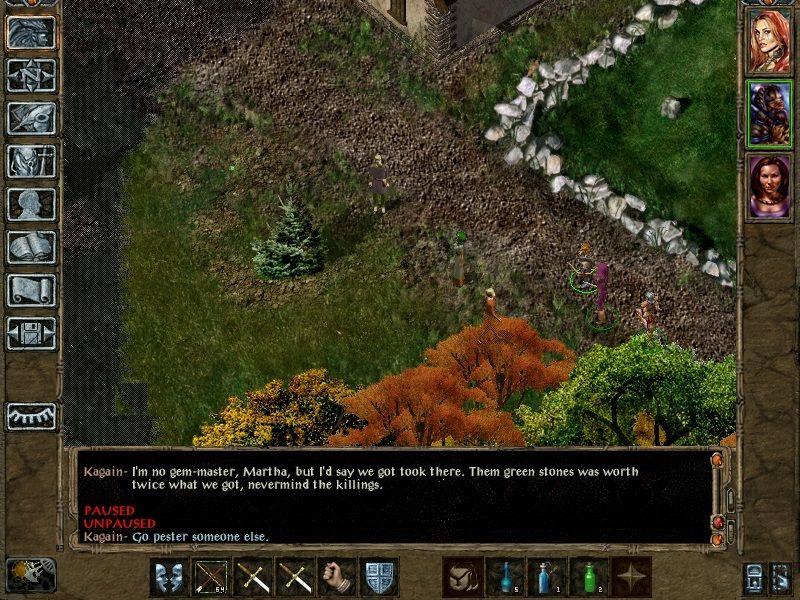Toggle pause with the clock icon

pos(30,574)
